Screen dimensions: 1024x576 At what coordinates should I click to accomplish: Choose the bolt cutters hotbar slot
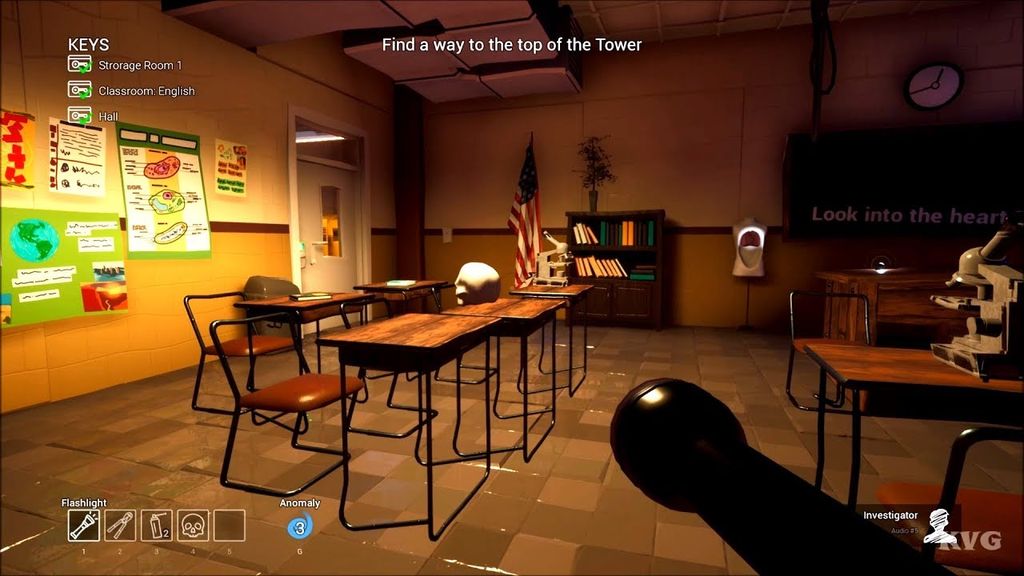(120, 525)
